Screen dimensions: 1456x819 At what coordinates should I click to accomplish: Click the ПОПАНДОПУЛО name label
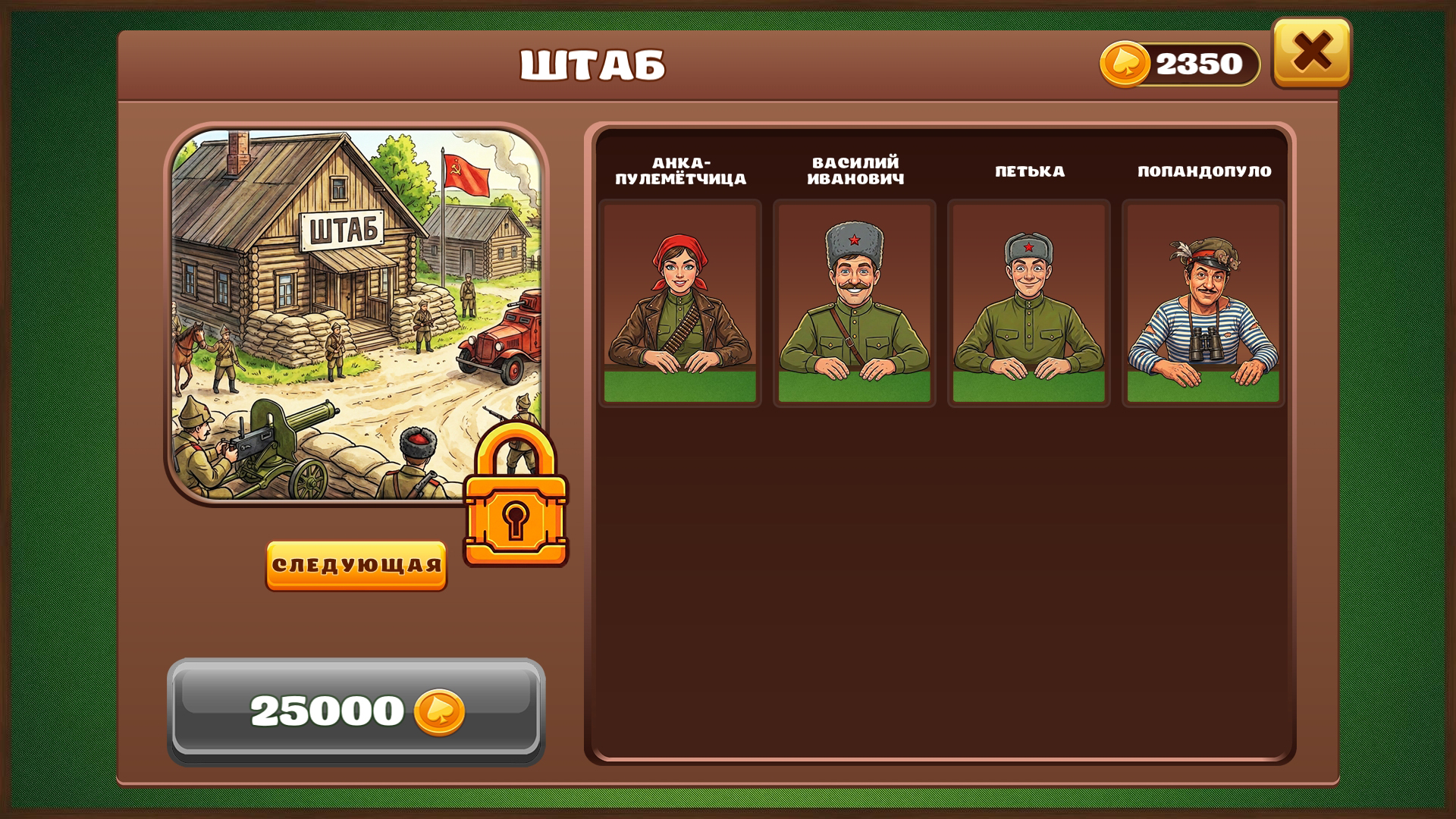pyautogui.click(x=1204, y=172)
